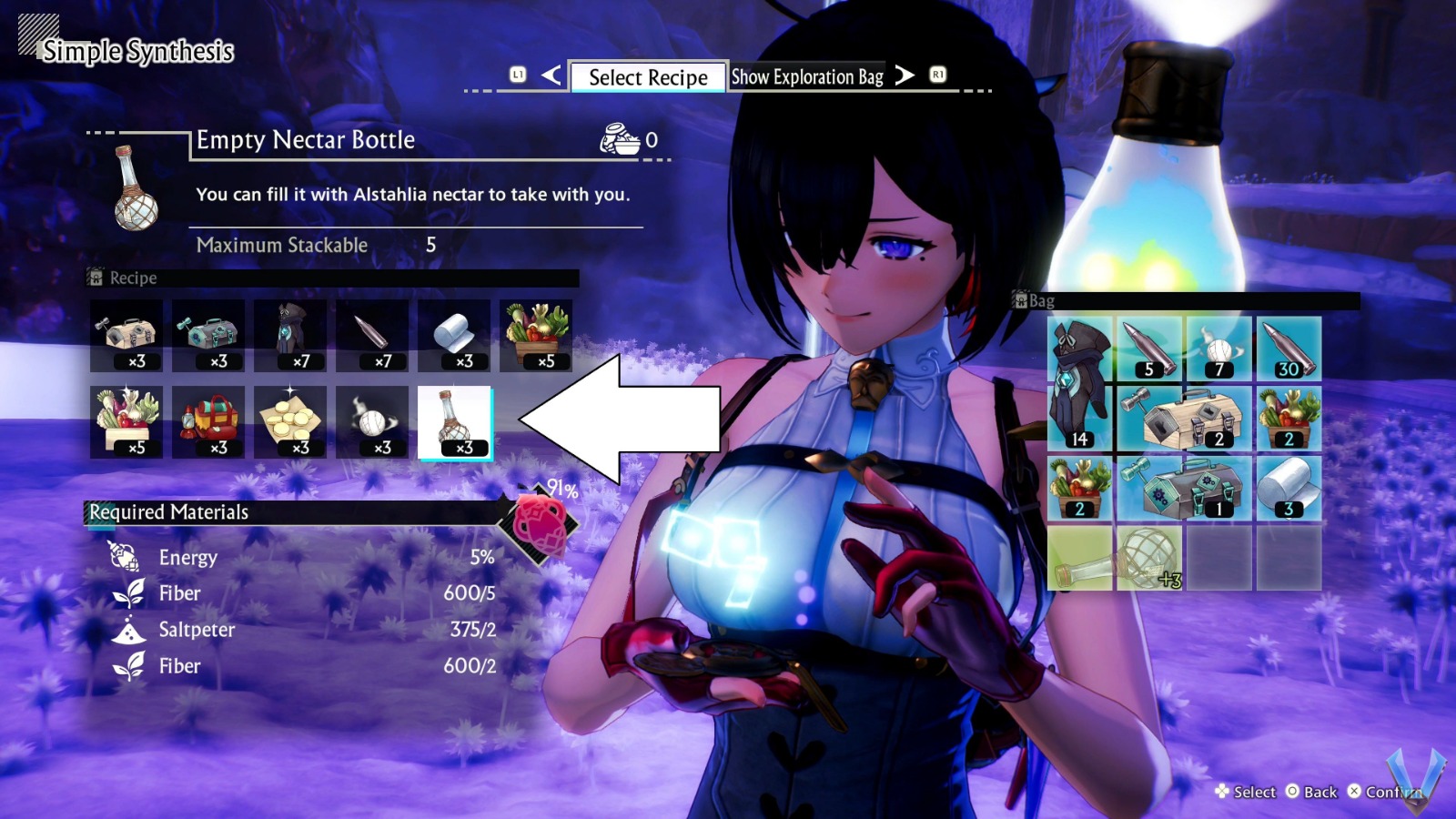Image resolution: width=1456 pixels, height=819 pixels.
Task: Select the glove stack of 14 in Bag
Action: pyautogui.click(x=1080, y=384)
